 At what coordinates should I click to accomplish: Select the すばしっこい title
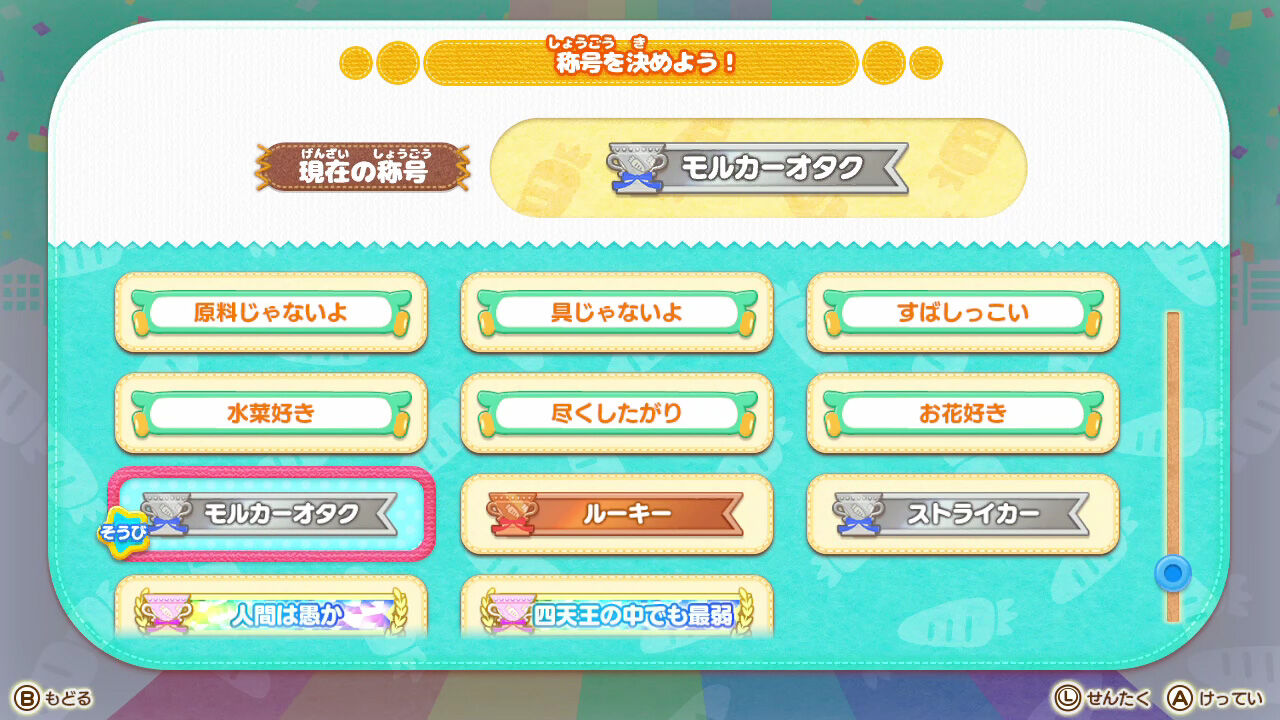[x=962, y=311]
